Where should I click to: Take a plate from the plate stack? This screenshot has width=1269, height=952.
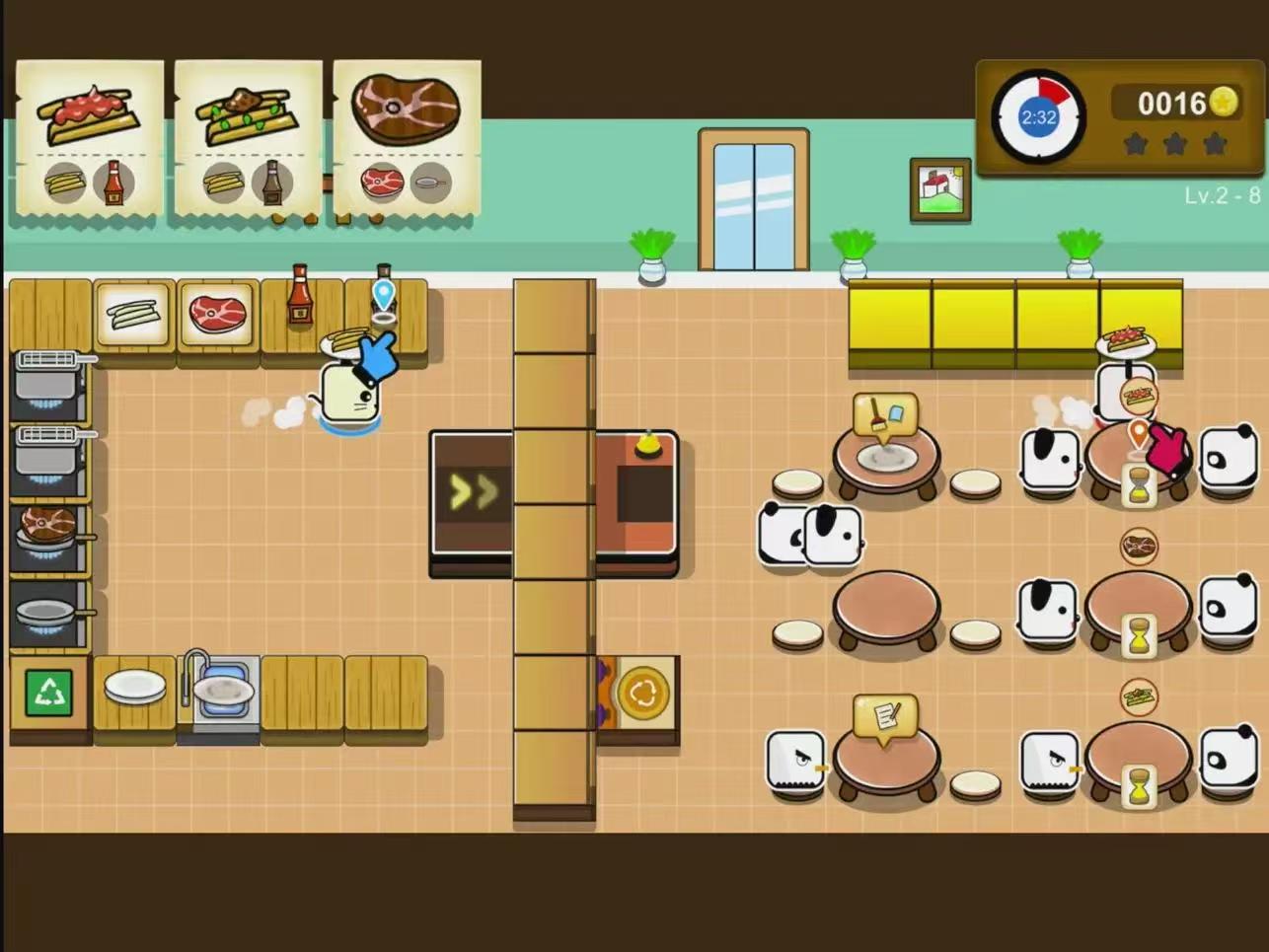[135, 684]
